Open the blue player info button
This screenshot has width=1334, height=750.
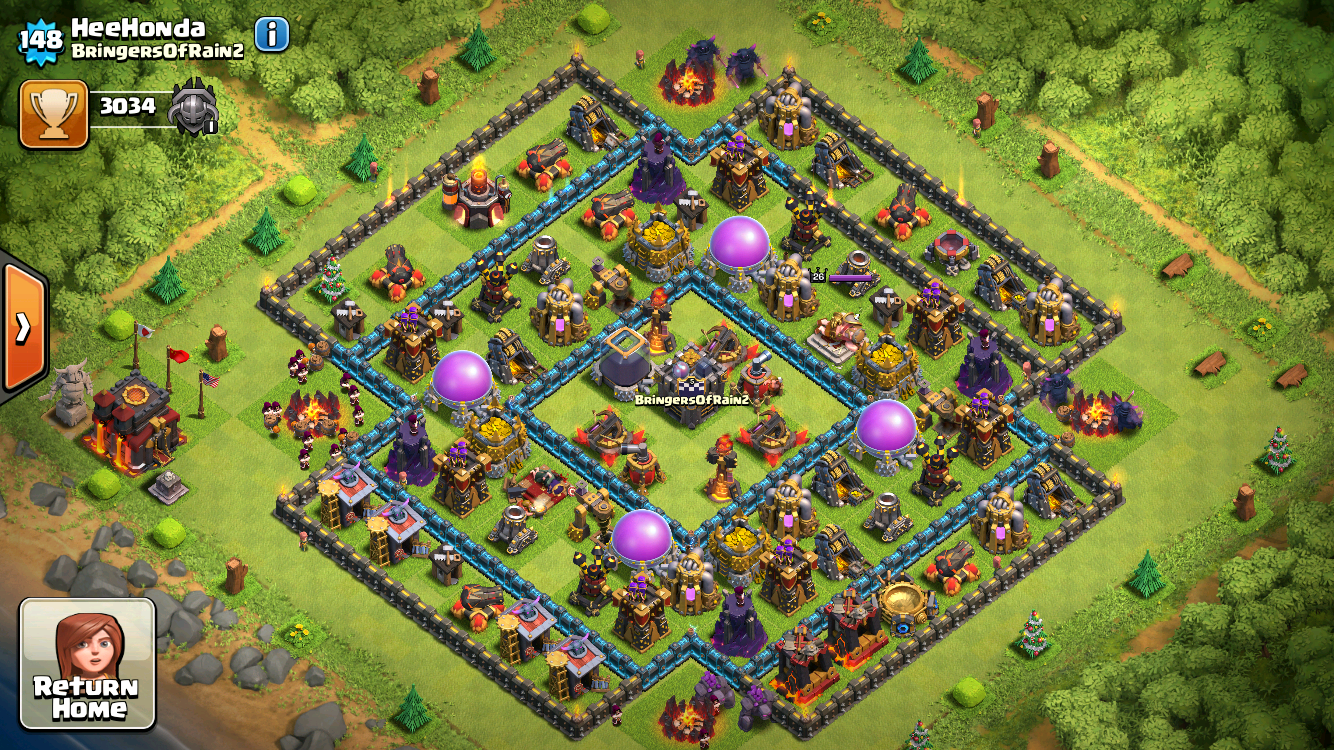click(x=272, y=35)
